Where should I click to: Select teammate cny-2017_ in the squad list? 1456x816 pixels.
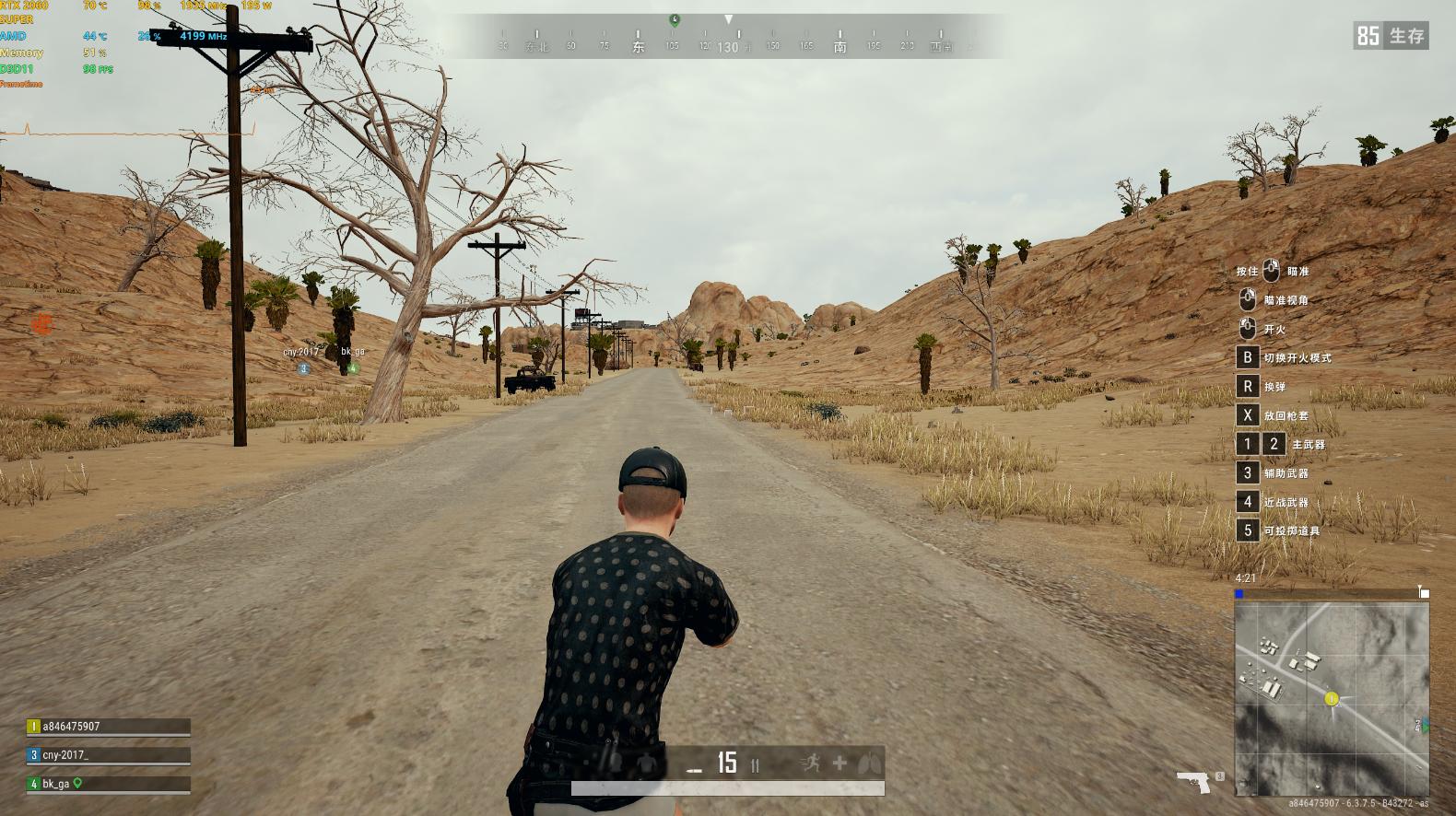pyautogui.click(x=109, y=755)
